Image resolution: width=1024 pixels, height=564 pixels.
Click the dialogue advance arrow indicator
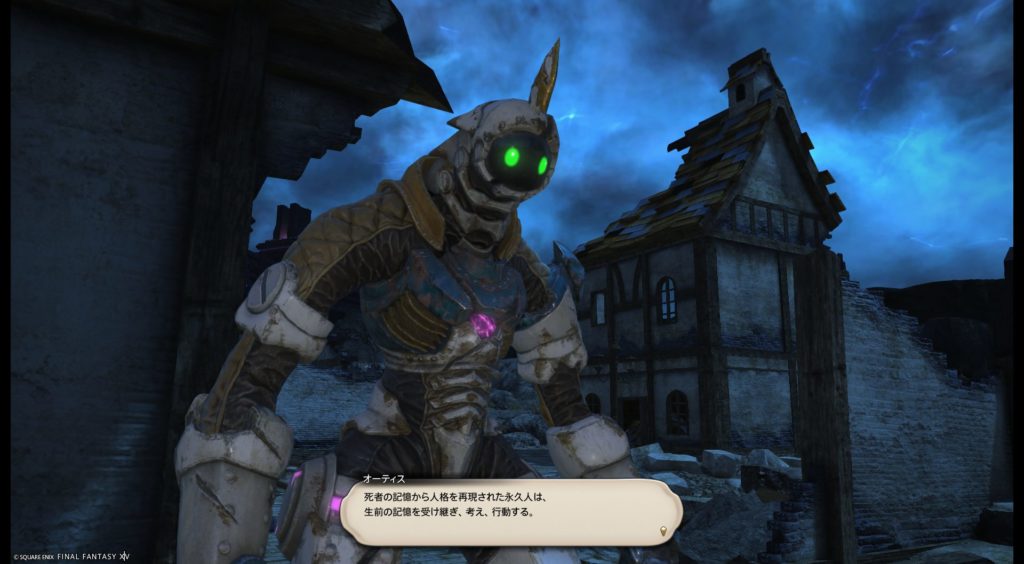pos(665,530)
